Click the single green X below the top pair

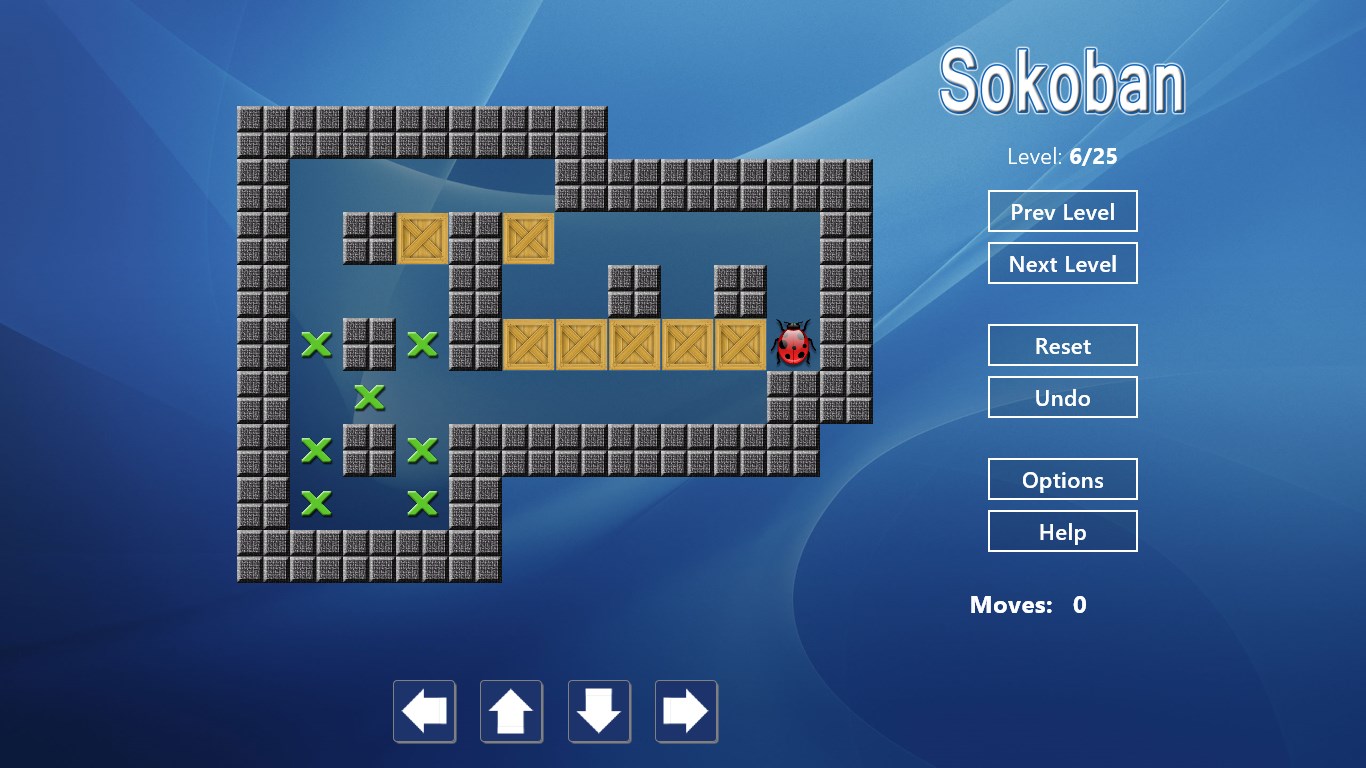coord(370,397)
